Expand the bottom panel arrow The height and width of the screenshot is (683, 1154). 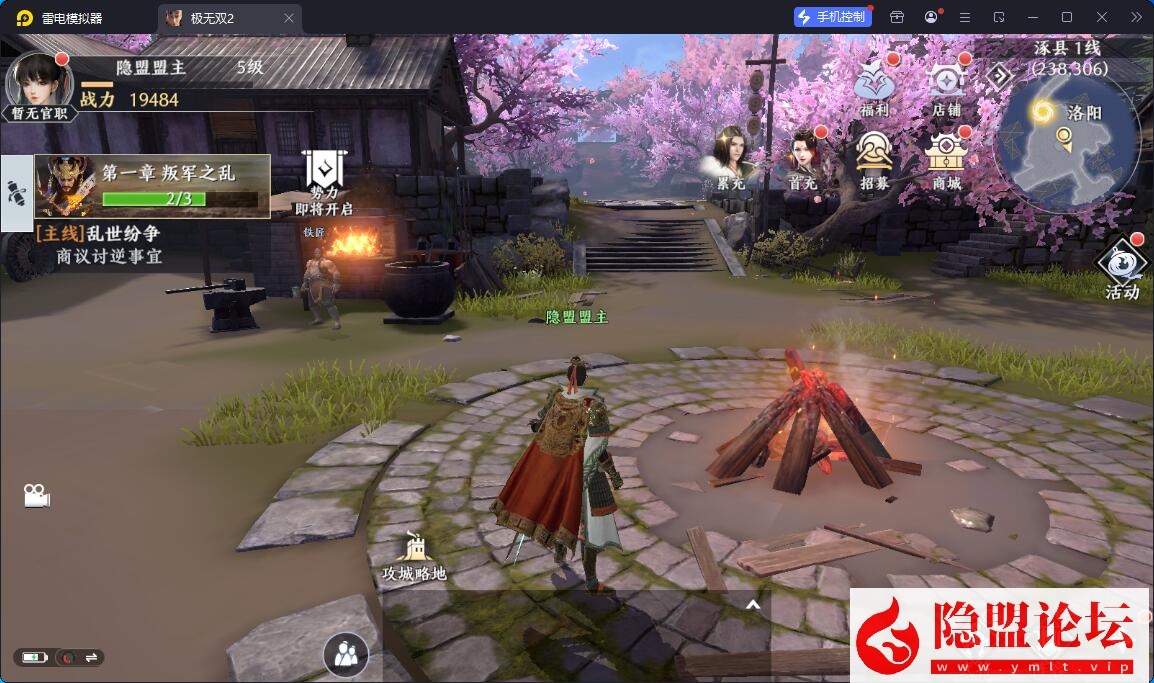point(753,604)
